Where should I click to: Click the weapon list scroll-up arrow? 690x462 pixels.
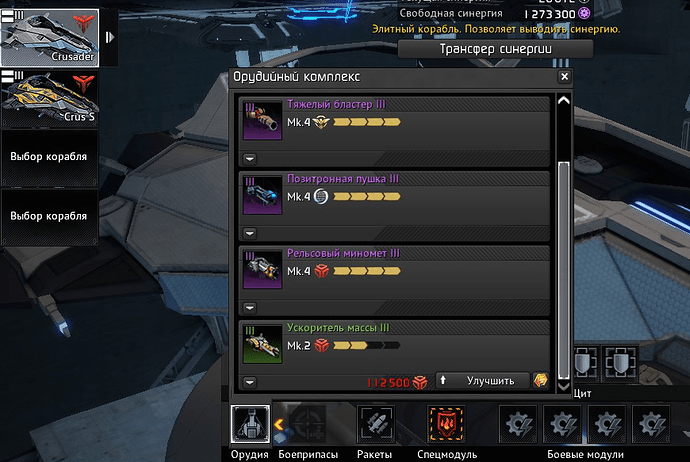563,100
